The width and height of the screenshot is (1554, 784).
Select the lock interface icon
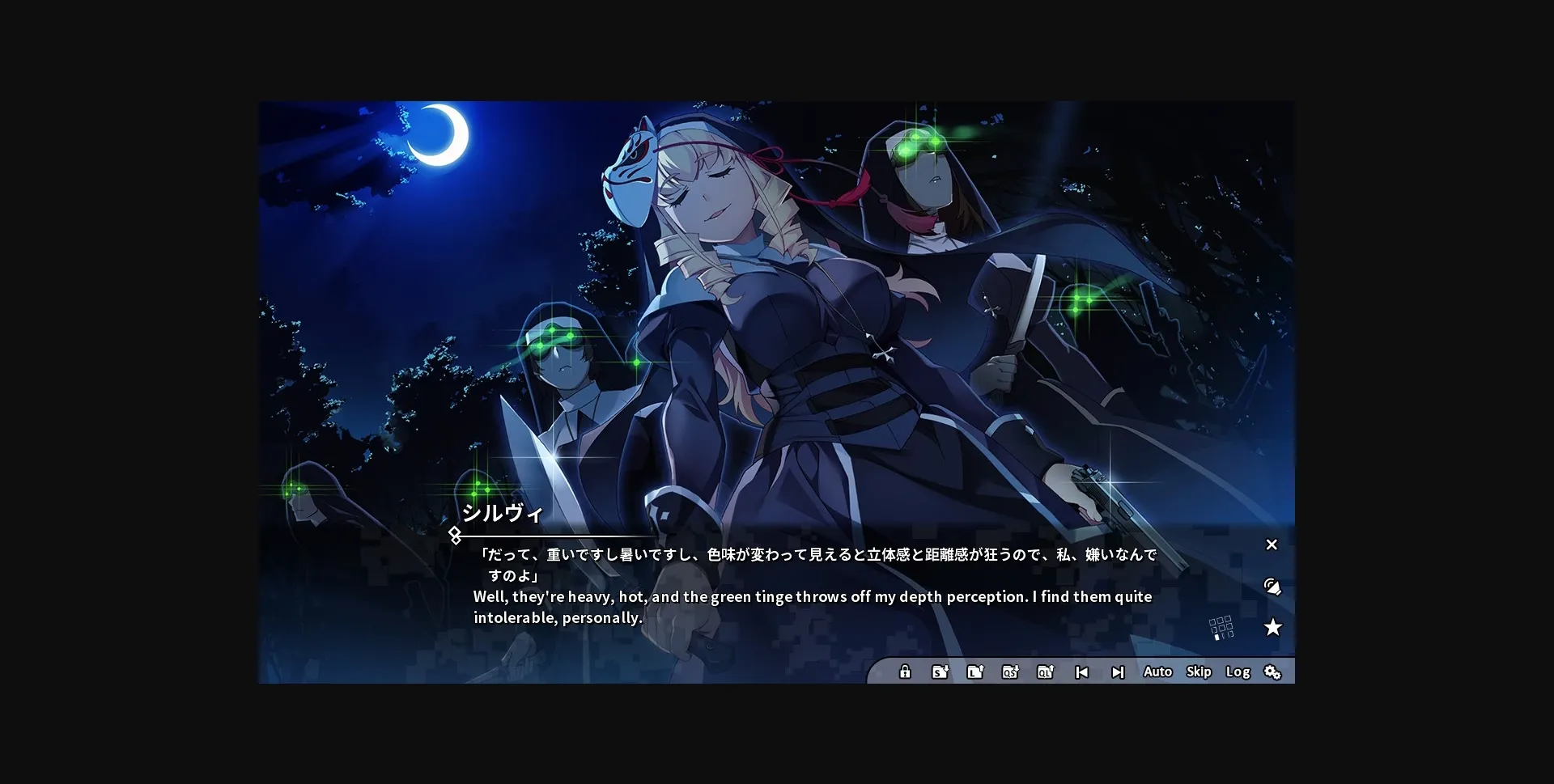click(904, 672)
